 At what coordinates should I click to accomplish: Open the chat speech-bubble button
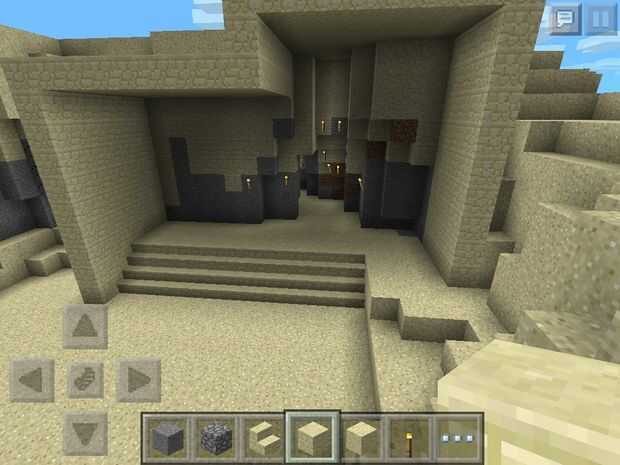pos(565,20)
